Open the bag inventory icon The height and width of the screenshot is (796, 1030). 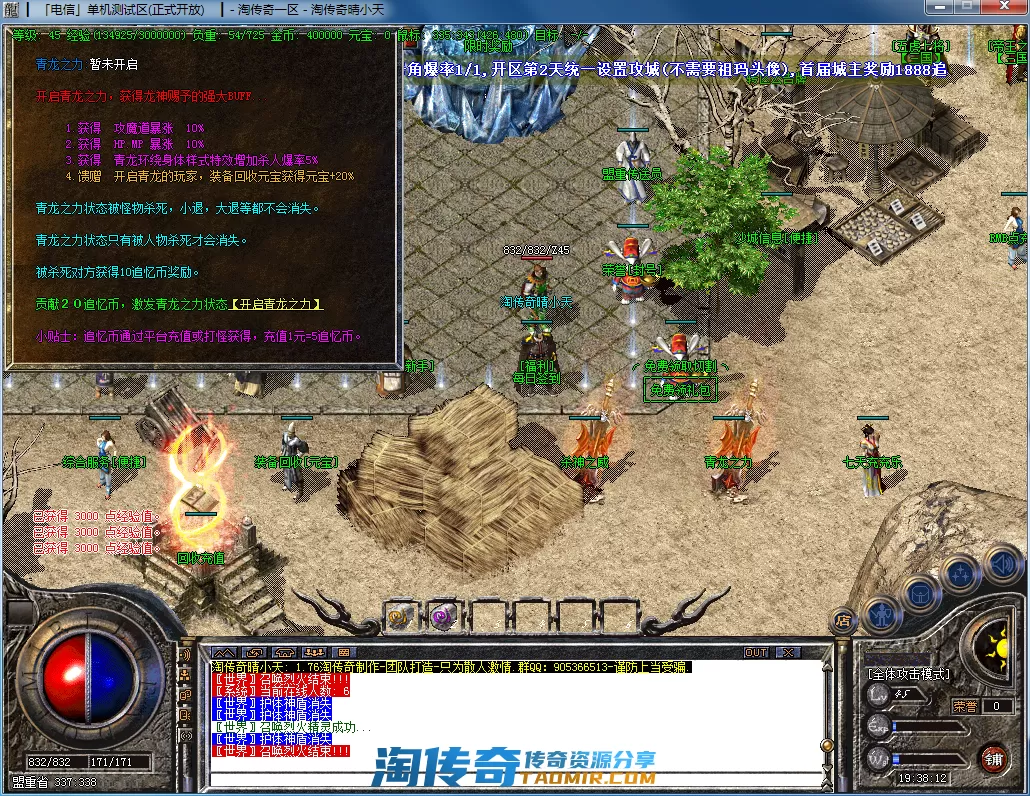tap(921, 593)
